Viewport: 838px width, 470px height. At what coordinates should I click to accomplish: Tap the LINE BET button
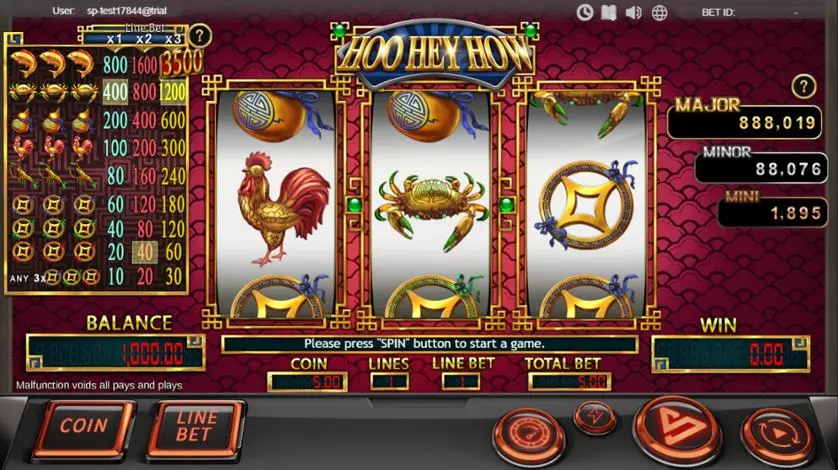(x=195, y=428)
